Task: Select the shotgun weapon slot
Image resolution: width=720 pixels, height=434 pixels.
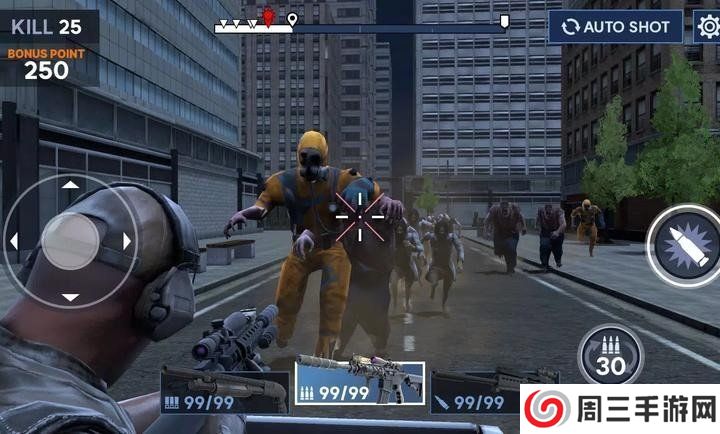Action: tap(224, 390)
